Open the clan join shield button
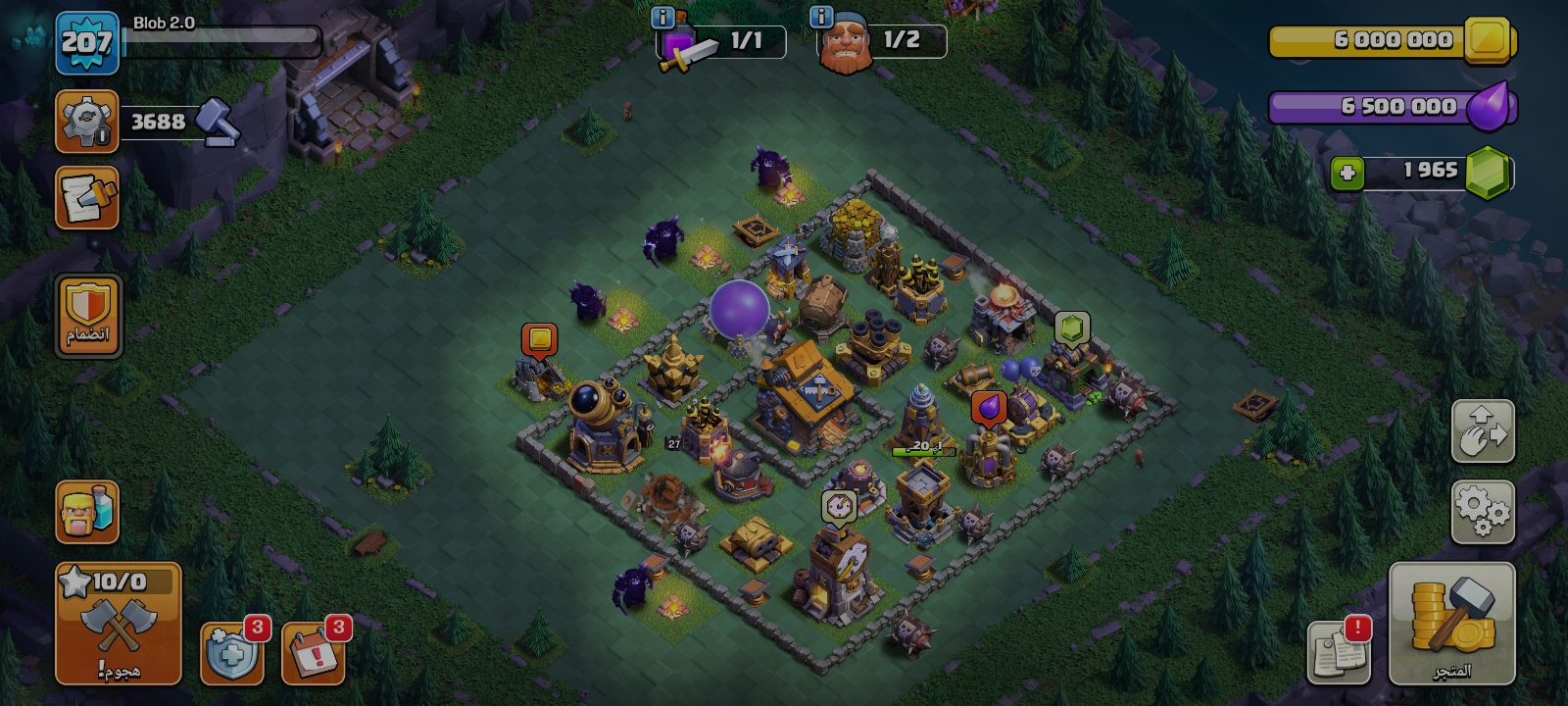 88,317
